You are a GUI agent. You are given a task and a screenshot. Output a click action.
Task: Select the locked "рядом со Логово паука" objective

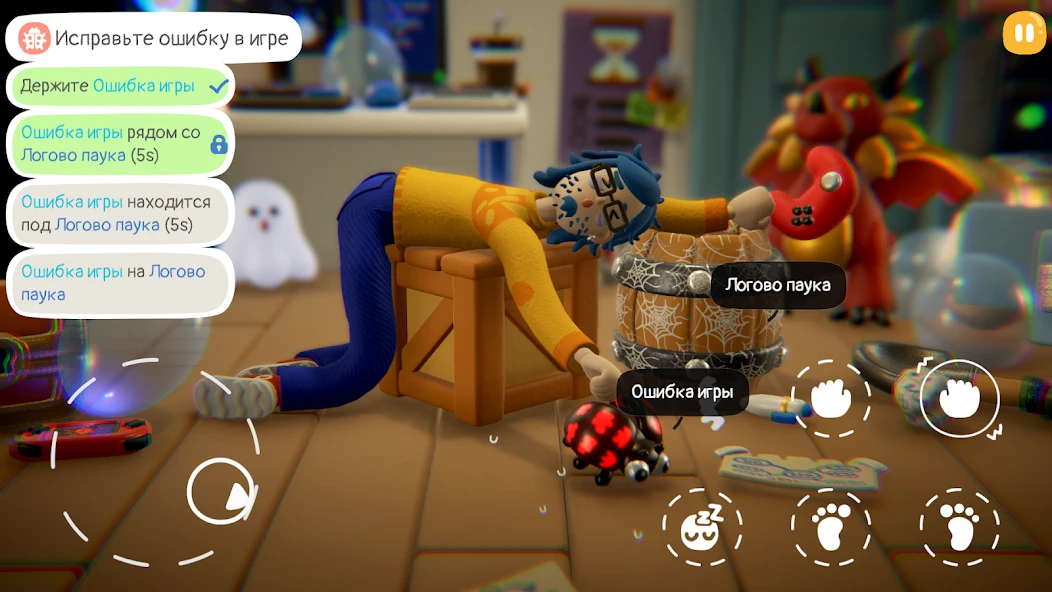(x=120, y=144)
